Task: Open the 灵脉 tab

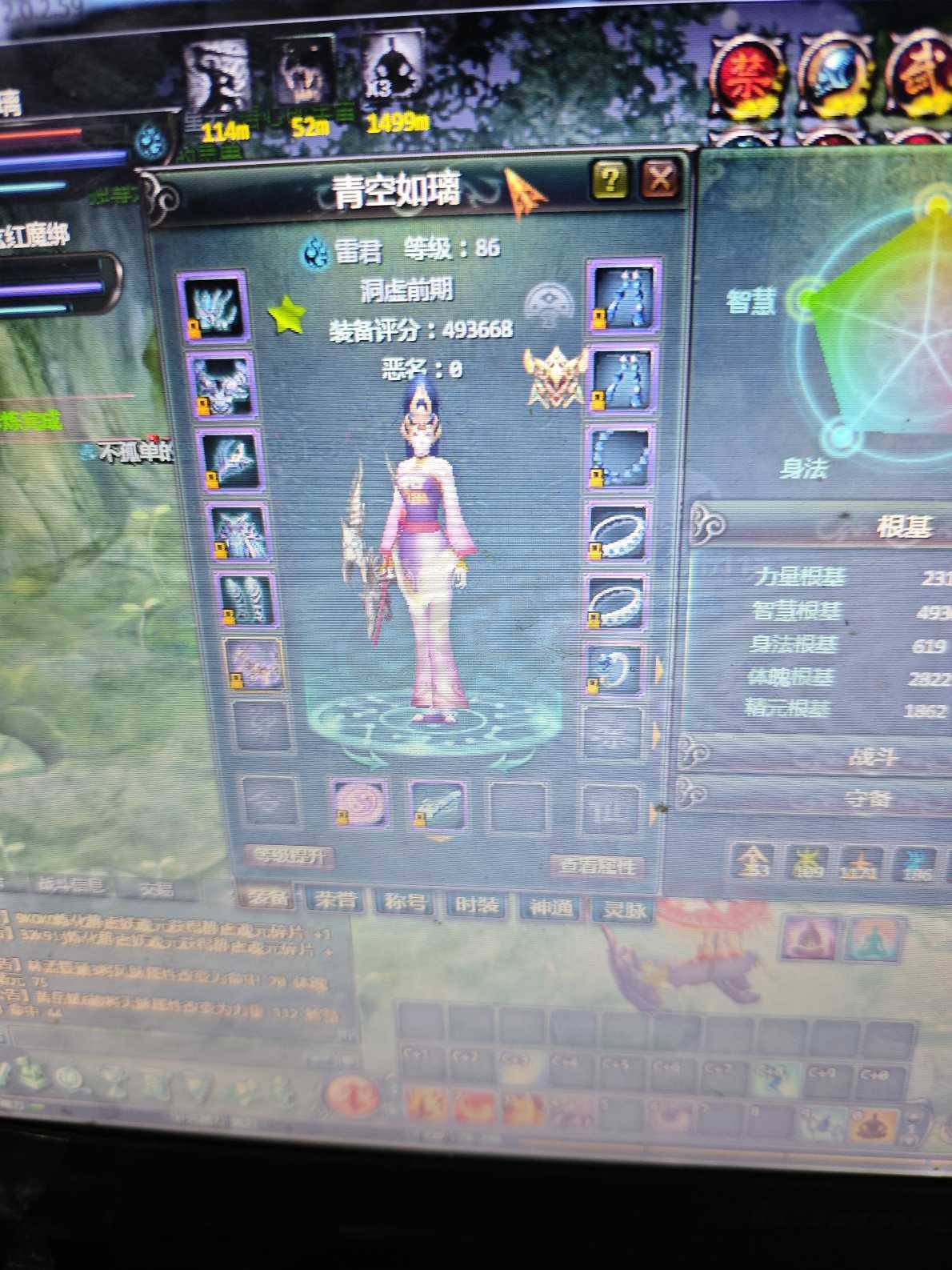Action: click(624, 910)
